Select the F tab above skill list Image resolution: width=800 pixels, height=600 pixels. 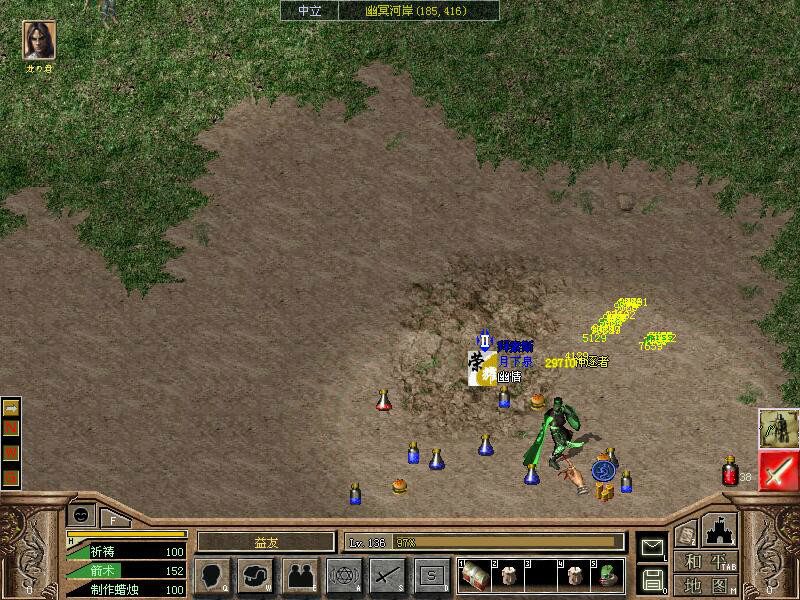pyautogui.click(x=113, y=519)
